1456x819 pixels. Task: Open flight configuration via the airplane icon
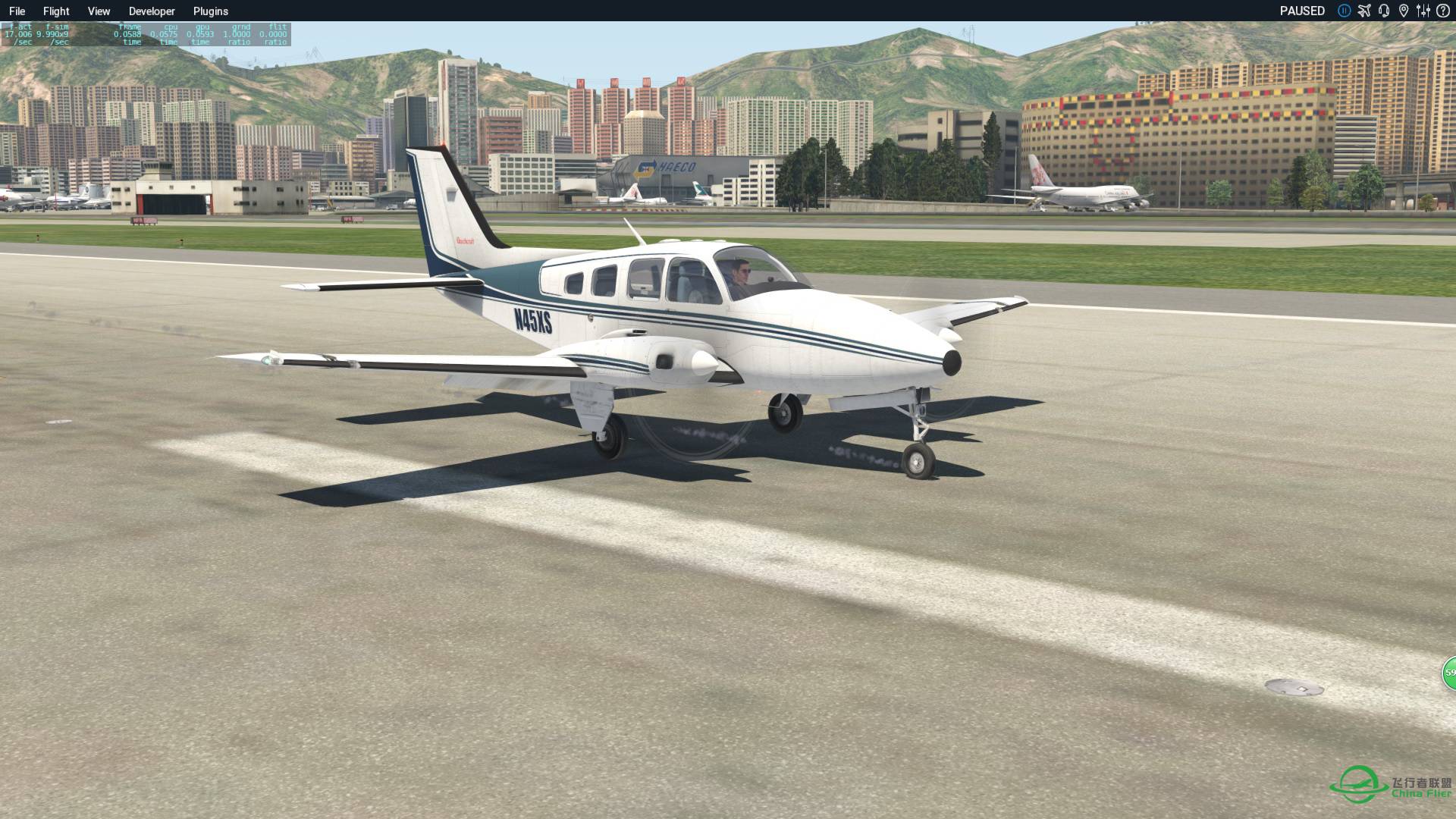click(1364, 11)
